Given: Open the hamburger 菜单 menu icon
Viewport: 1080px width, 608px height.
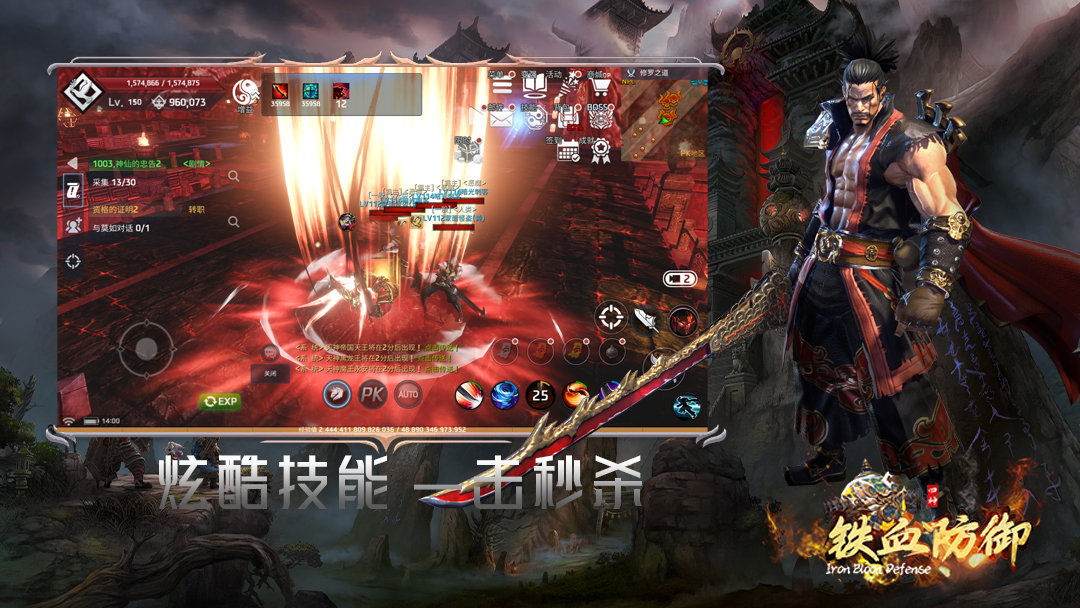Looking at the screenshot, I should coord(502,86).
